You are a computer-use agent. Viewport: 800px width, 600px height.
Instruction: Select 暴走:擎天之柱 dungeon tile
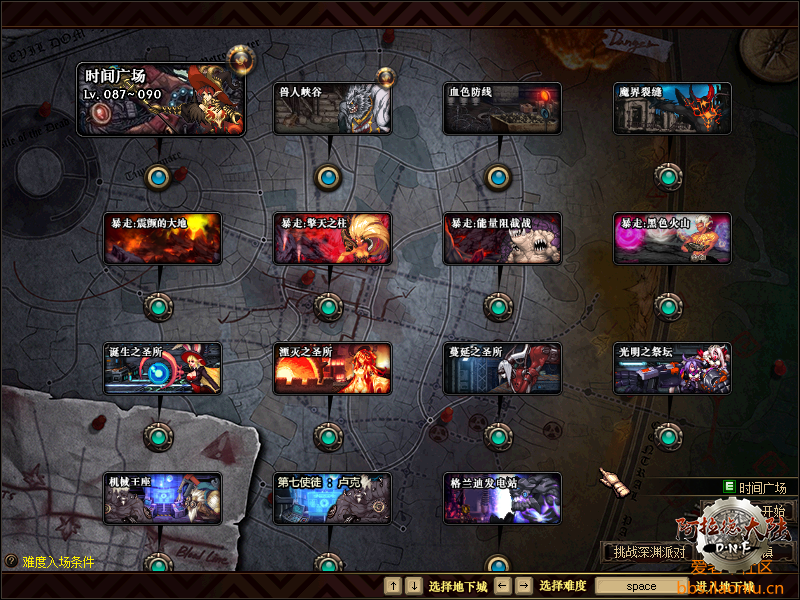coord(333,238)
